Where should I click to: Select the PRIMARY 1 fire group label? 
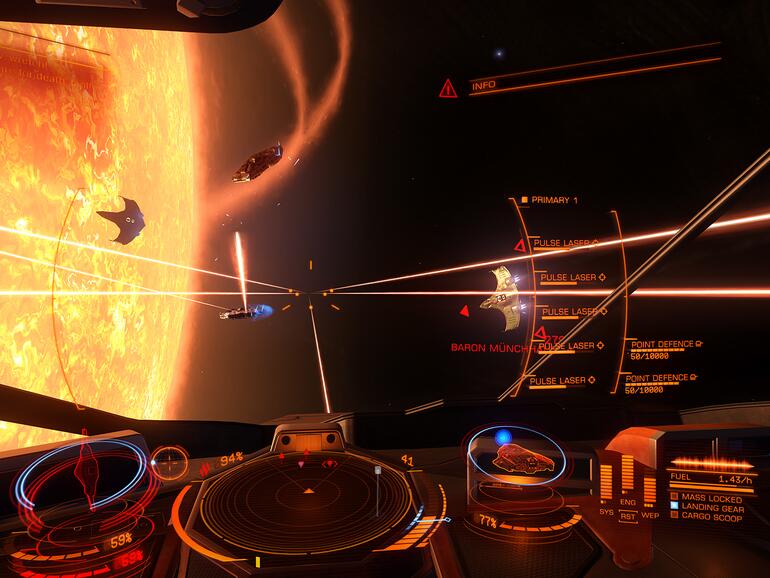pos(553,200)
